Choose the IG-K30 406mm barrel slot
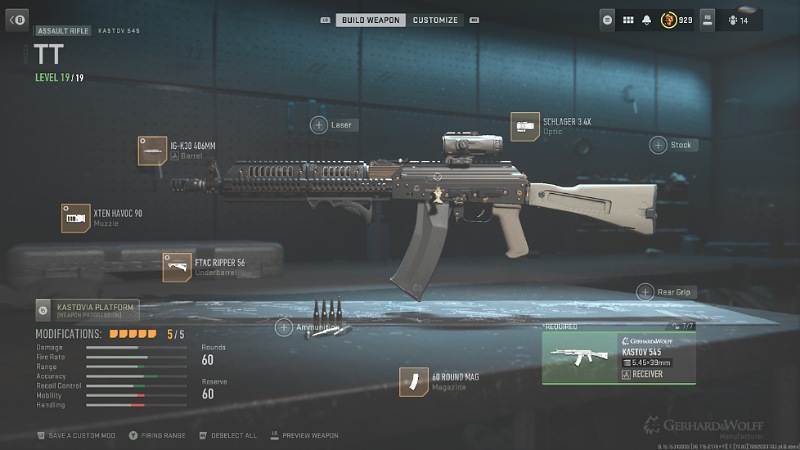This screenshot has height=450, width=800. pyautogui.click(x=152, y=151)
